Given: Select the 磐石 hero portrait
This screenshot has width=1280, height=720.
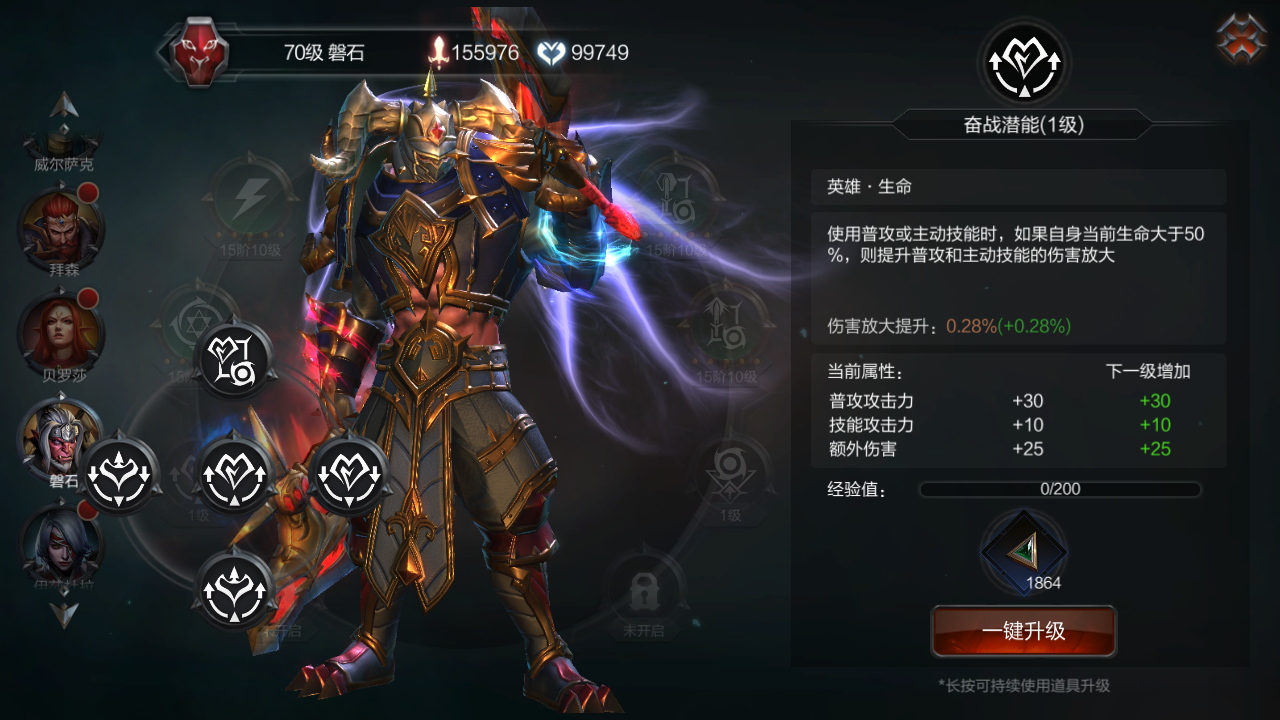Looking at the screenshot, I should 60,437.
